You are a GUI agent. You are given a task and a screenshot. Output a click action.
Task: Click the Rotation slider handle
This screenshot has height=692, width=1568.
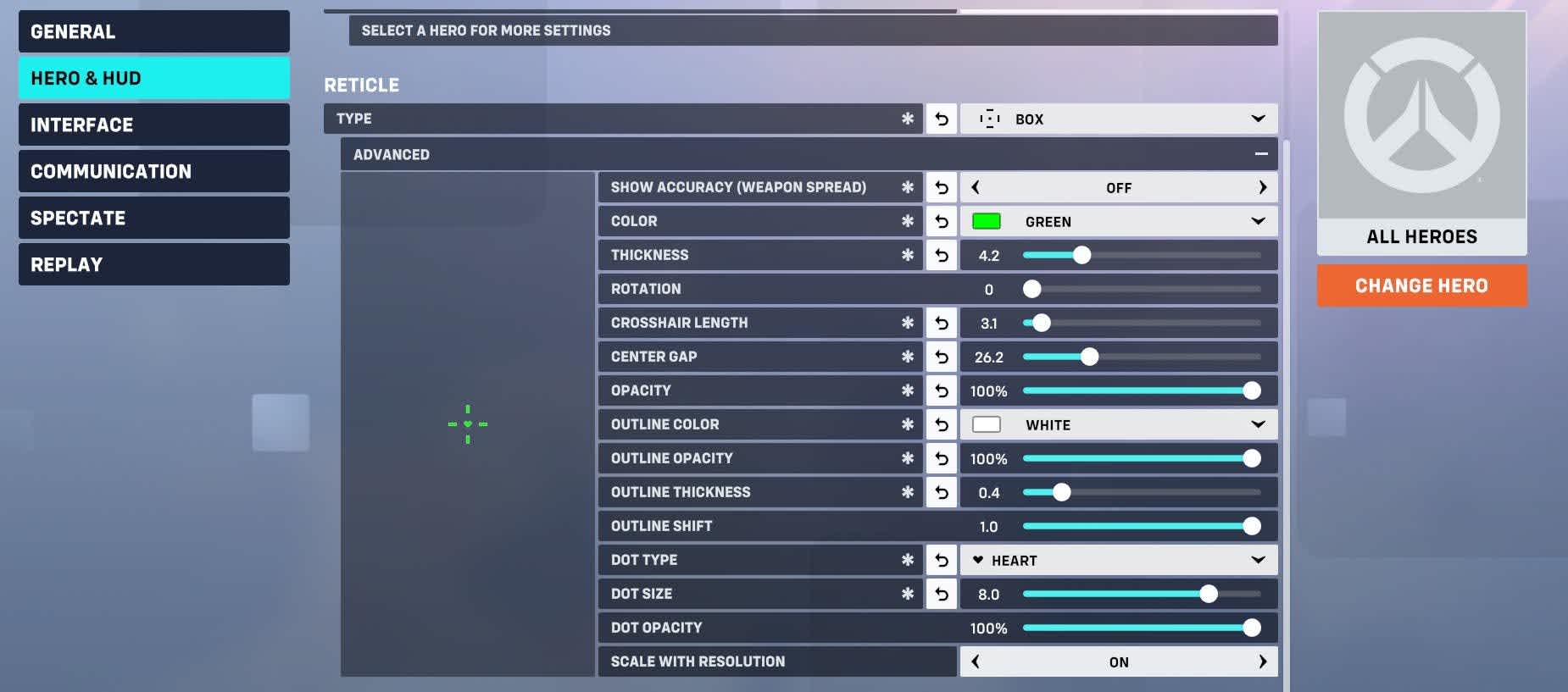pos(1032,289)
